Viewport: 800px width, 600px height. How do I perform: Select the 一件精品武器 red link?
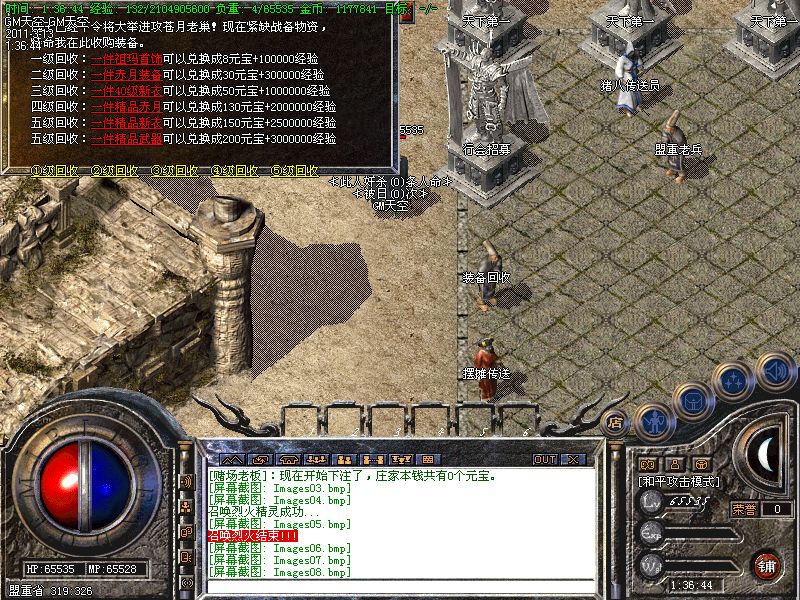point(126,139)
